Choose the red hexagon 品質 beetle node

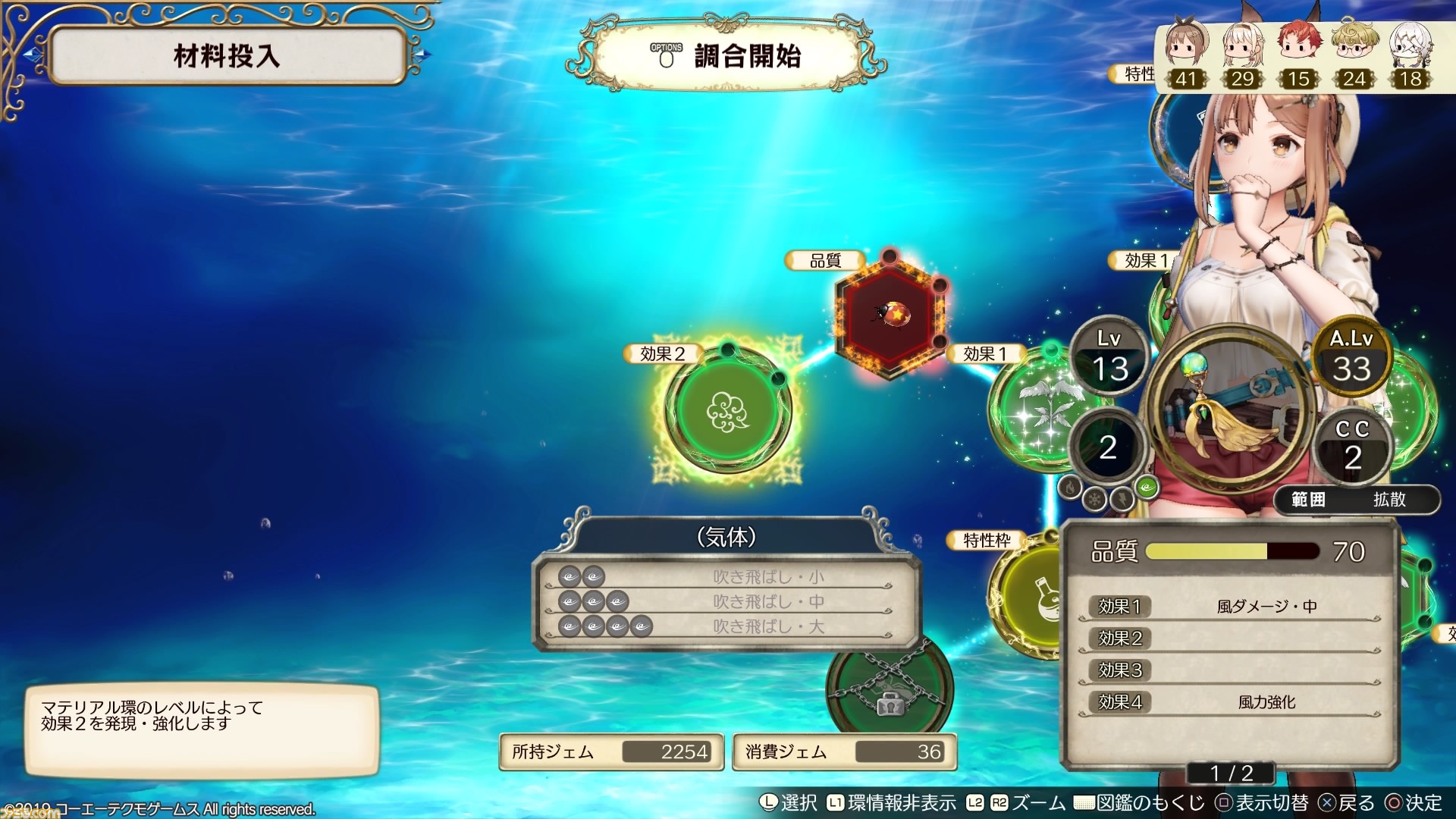tap(890, 312)
